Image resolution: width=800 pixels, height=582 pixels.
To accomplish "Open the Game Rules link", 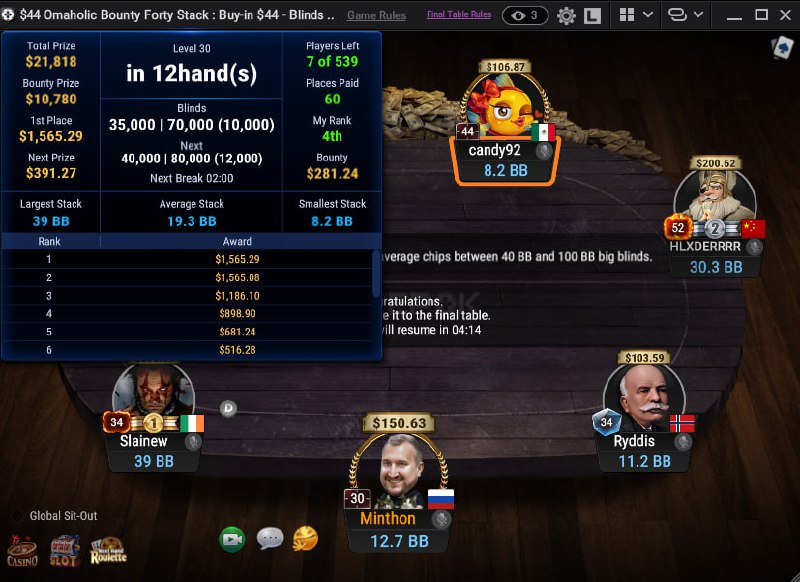I will pyautogui.click(x=376, y=15).
